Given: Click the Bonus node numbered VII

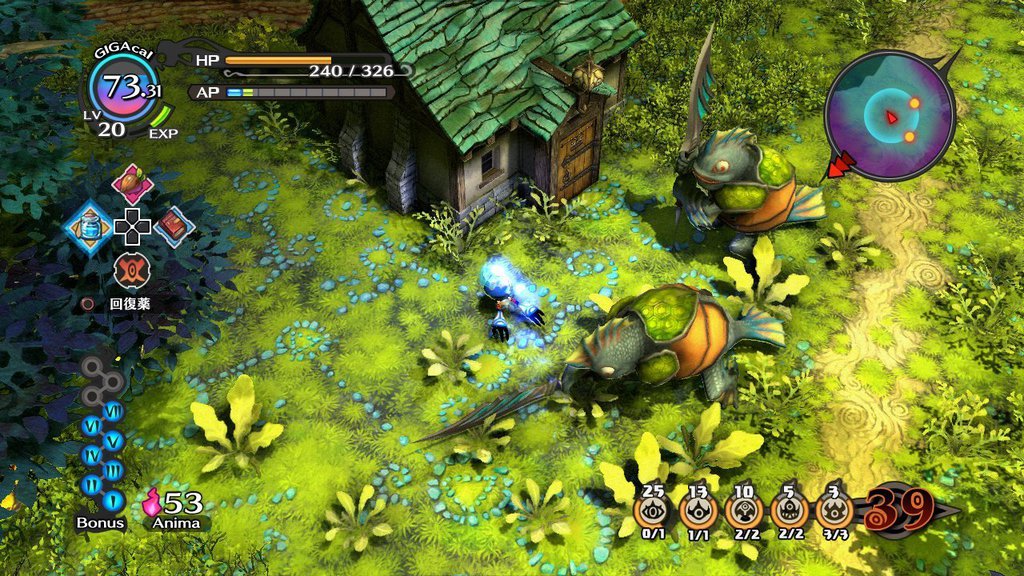Looking at the screenshot, I should coord(113,410).
